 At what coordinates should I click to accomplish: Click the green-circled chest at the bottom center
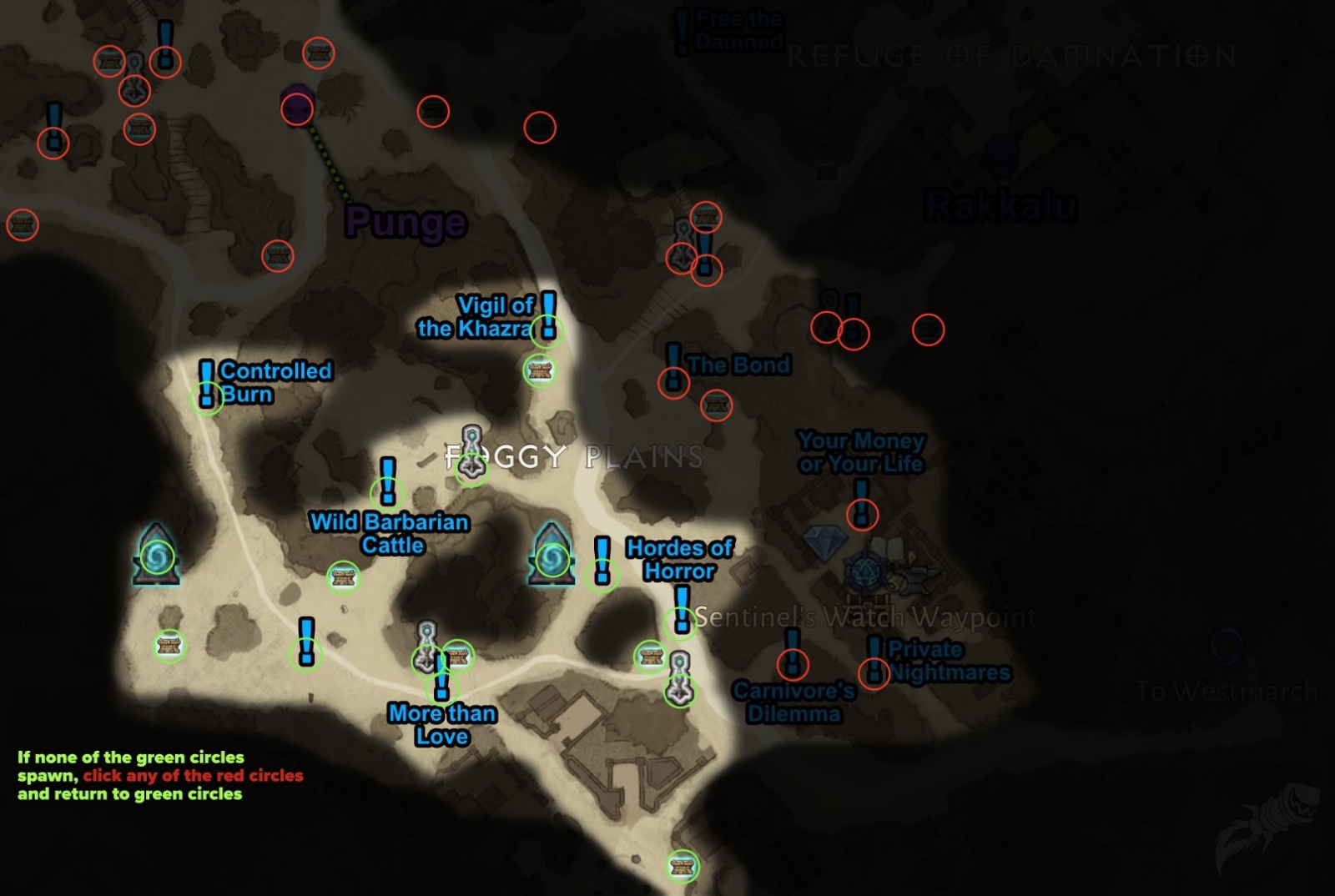tap(684, 867)
